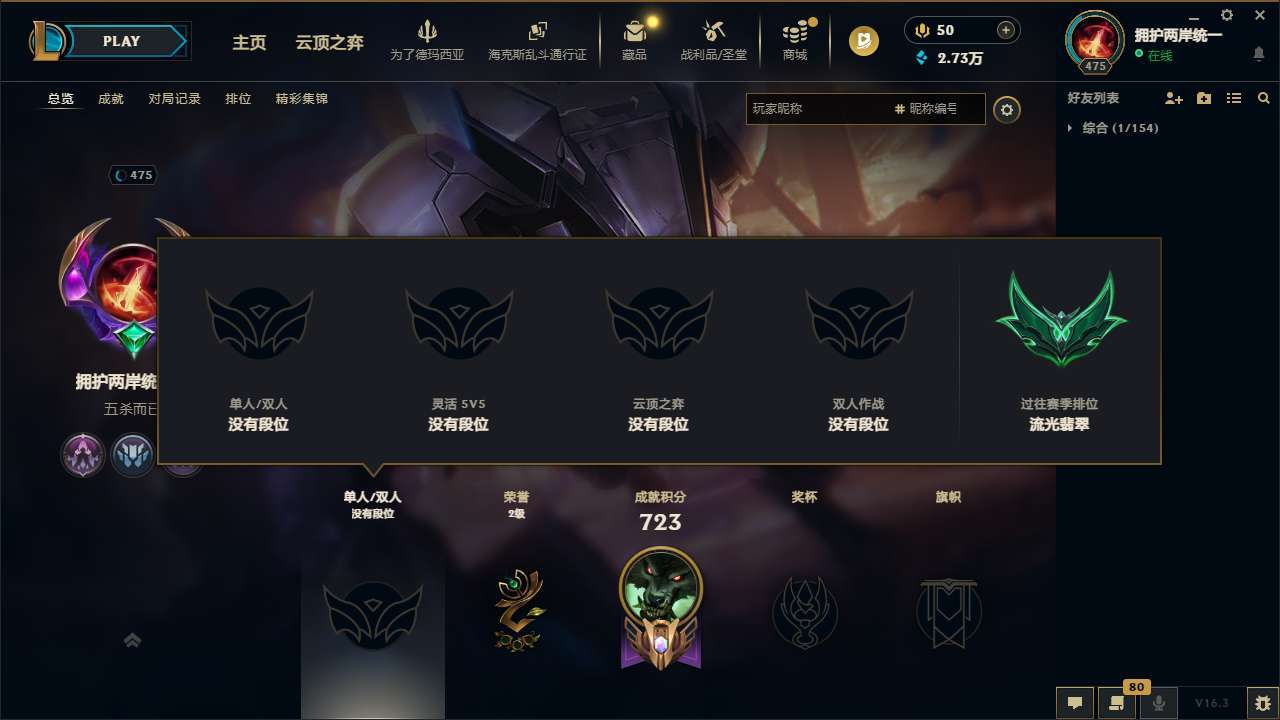Collapse the rank popup with bottom-left chevron
Viewport: 1280px width, 720px height.
[x=132, y=639]
